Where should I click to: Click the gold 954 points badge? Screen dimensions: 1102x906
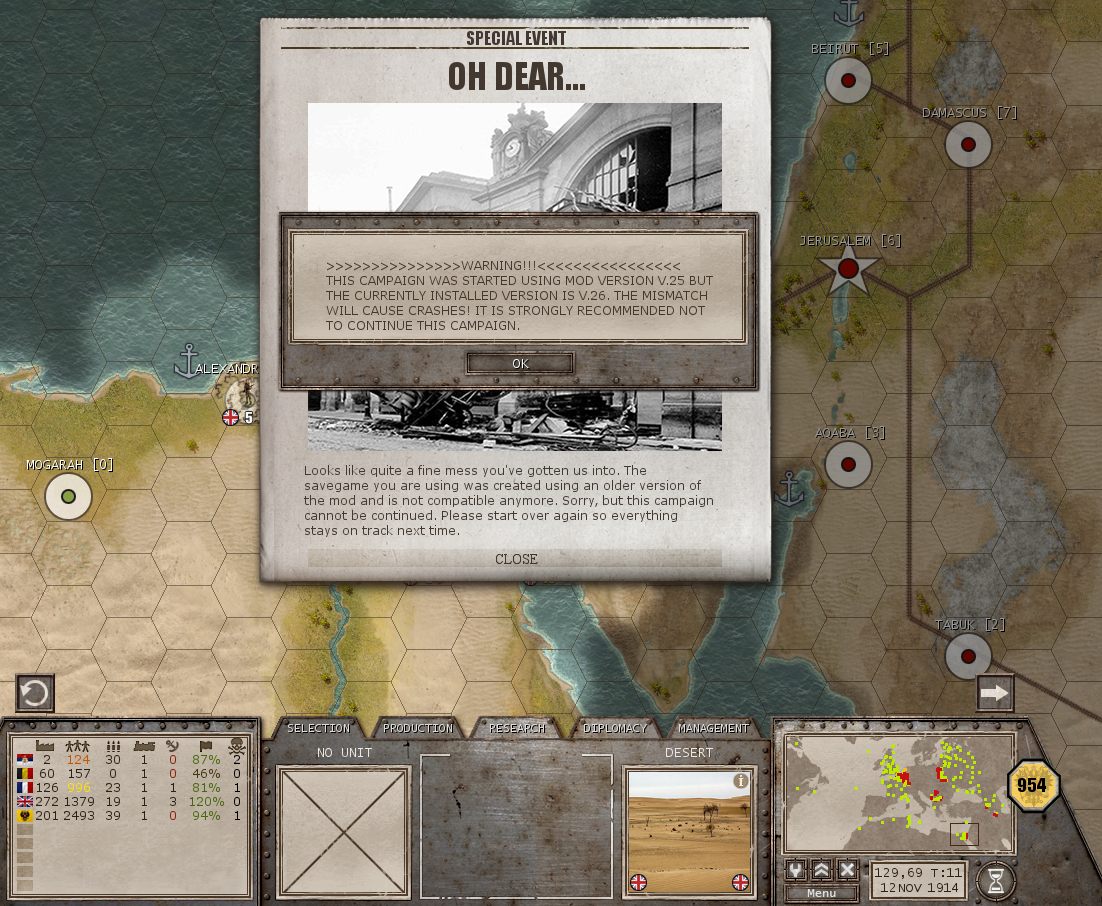click(x=1032, y=785)
